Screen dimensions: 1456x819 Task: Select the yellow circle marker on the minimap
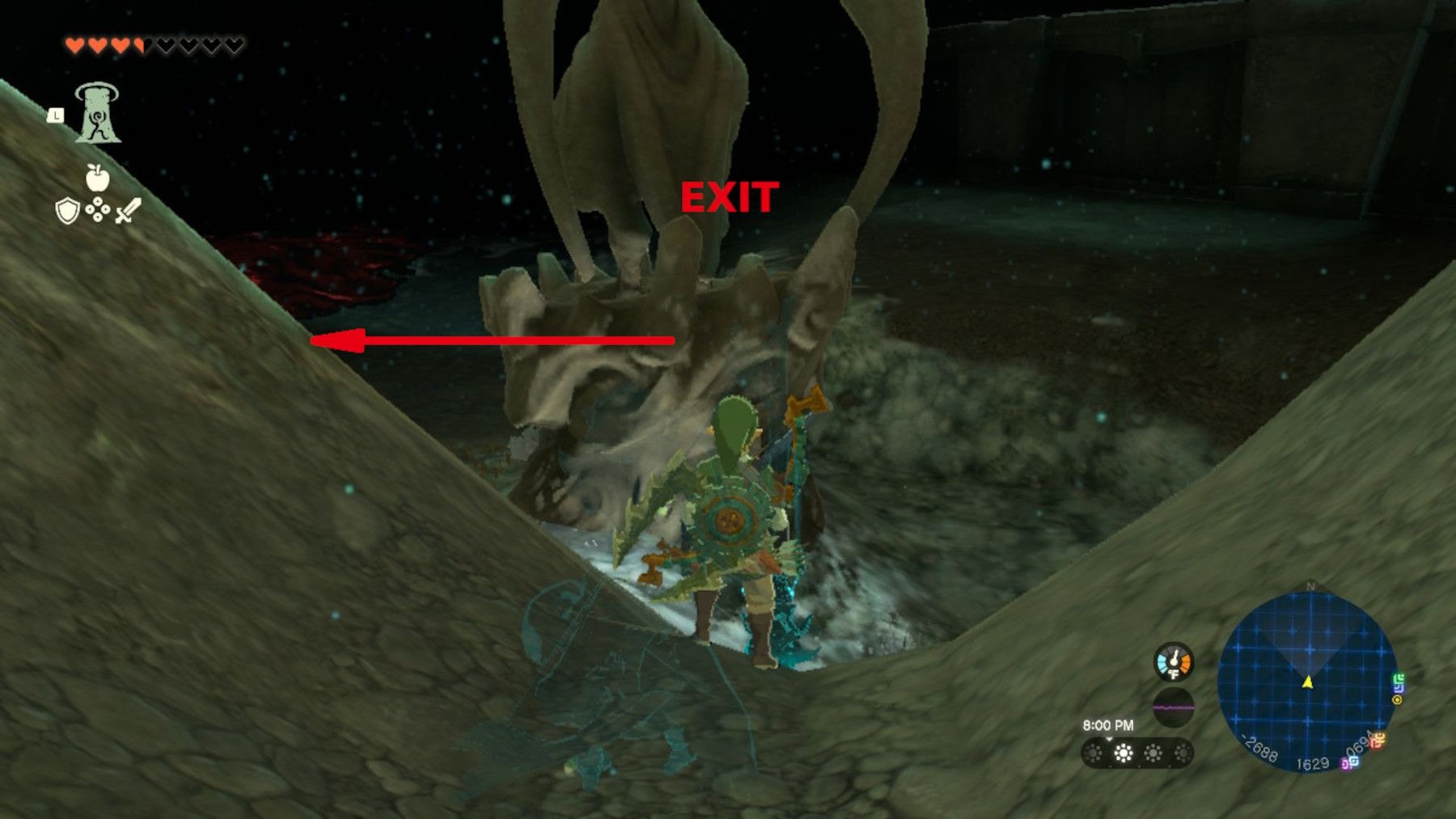[x=1397, y=700]
